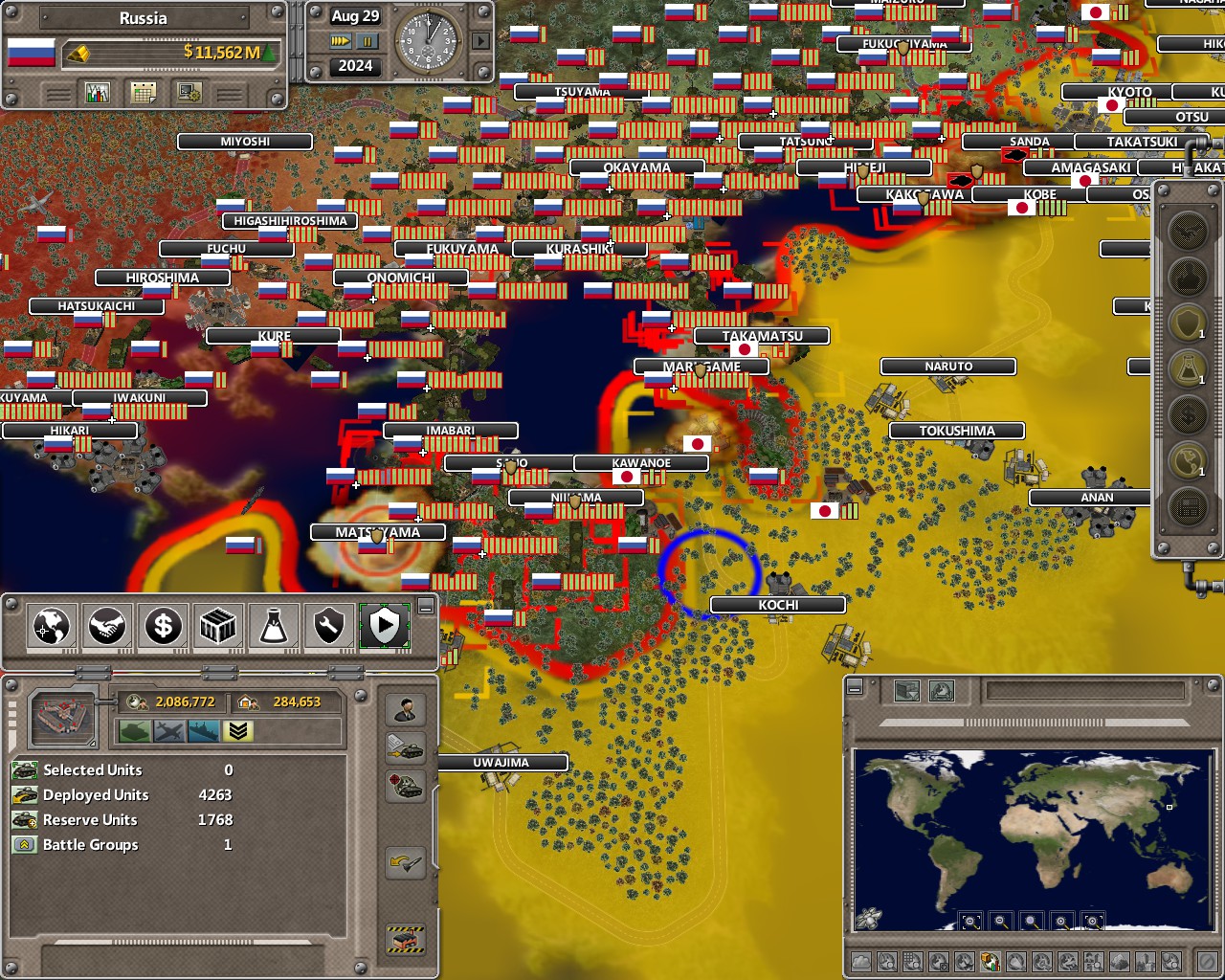Open the calendar icon in the Russia panel
The width and height of the screenshot is (1225, 980).
click(145, 92)
